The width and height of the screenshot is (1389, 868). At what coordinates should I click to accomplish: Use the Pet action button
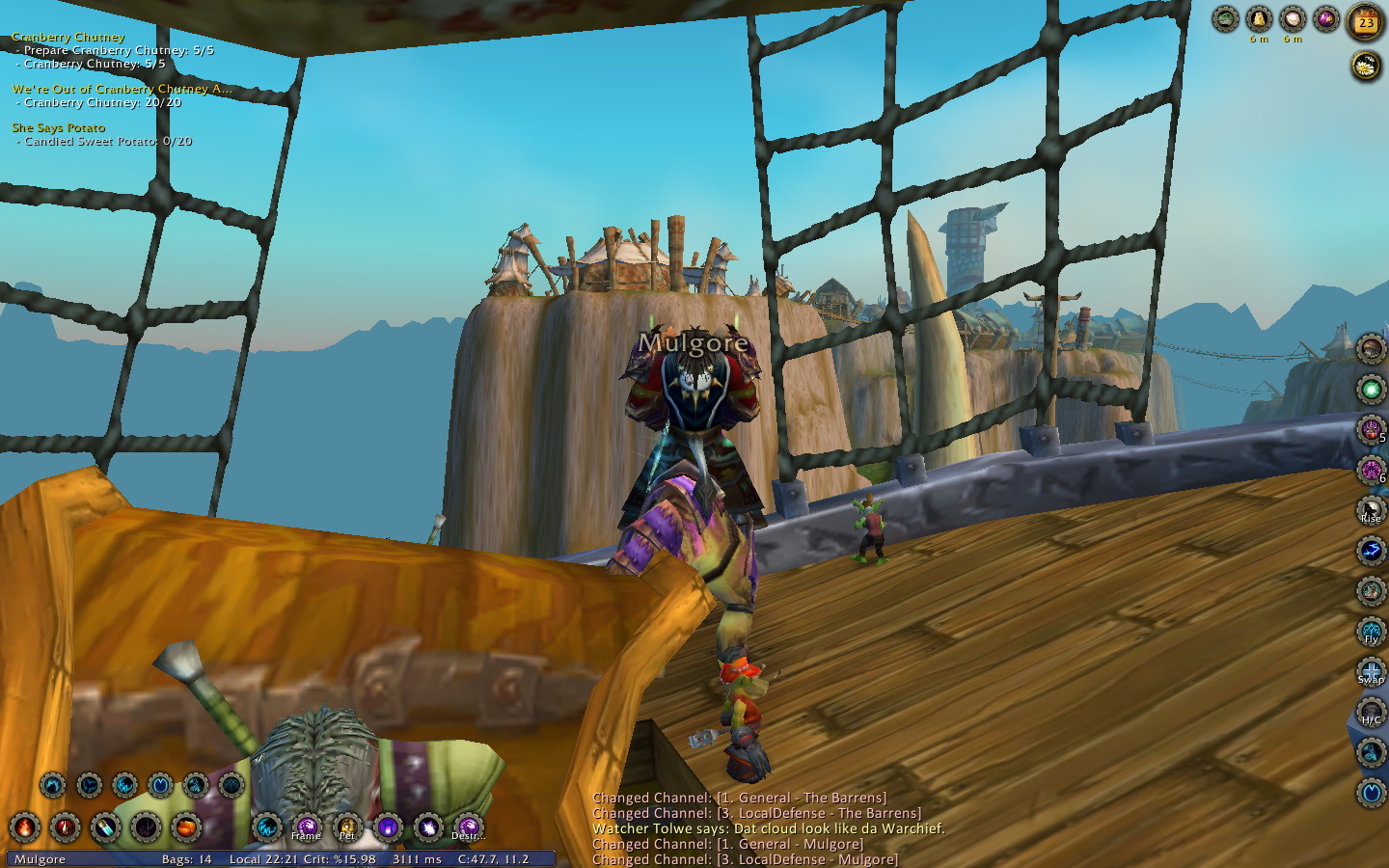coord(347,827)
